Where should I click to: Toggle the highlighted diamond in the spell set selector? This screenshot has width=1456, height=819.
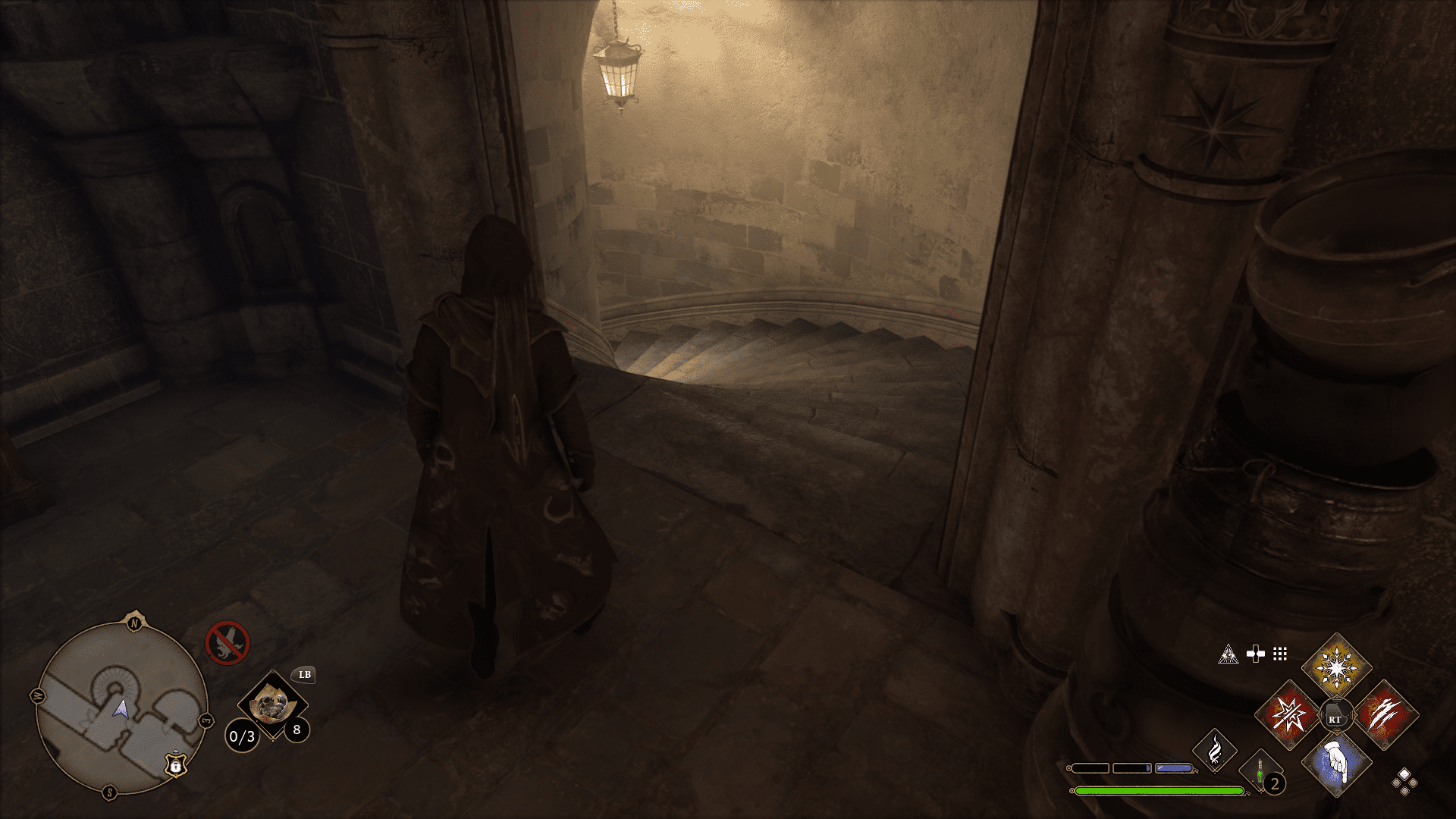[x=1404, y=775]
